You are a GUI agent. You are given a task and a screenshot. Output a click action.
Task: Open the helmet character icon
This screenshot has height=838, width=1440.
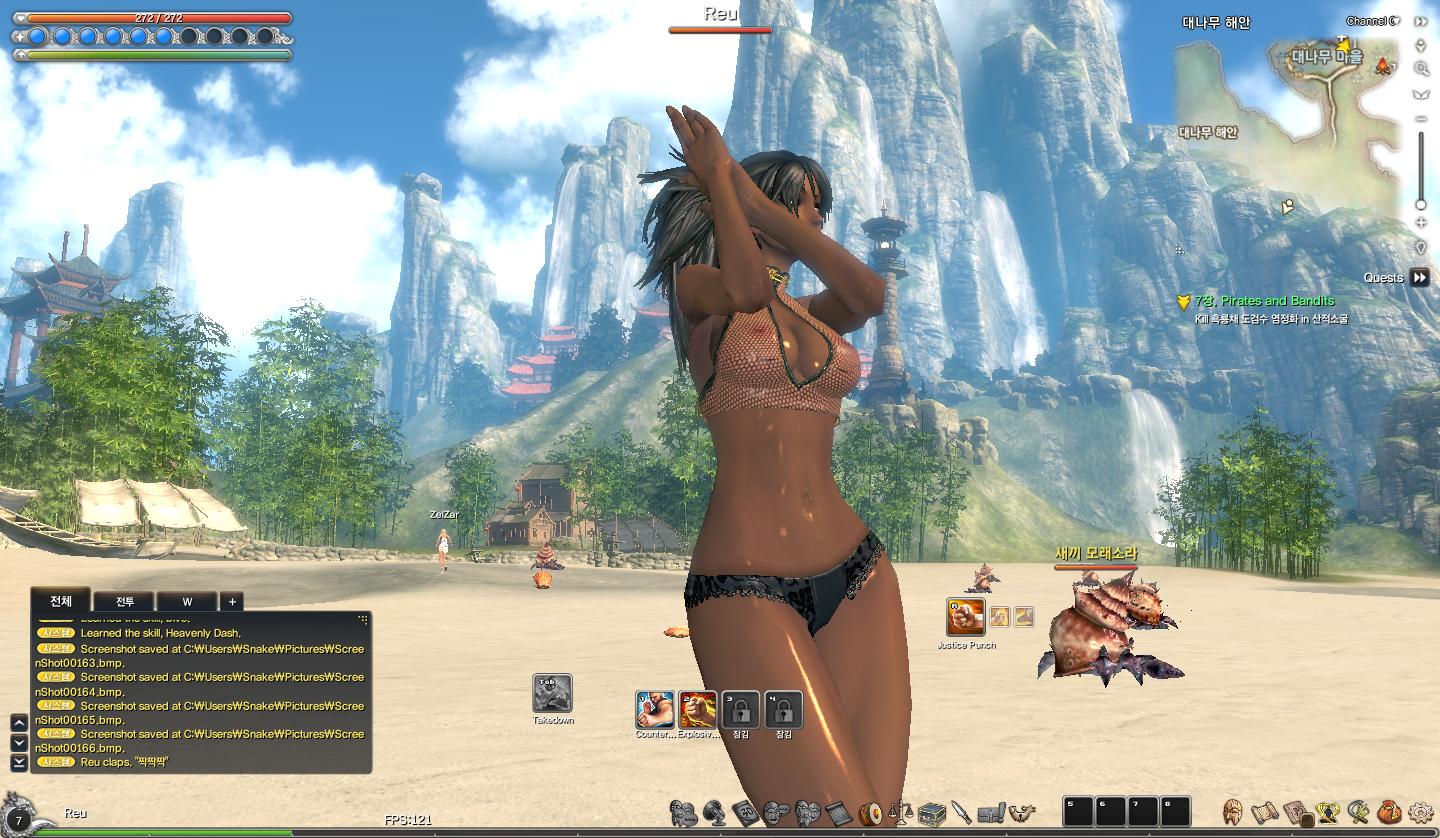(1234, 812)
